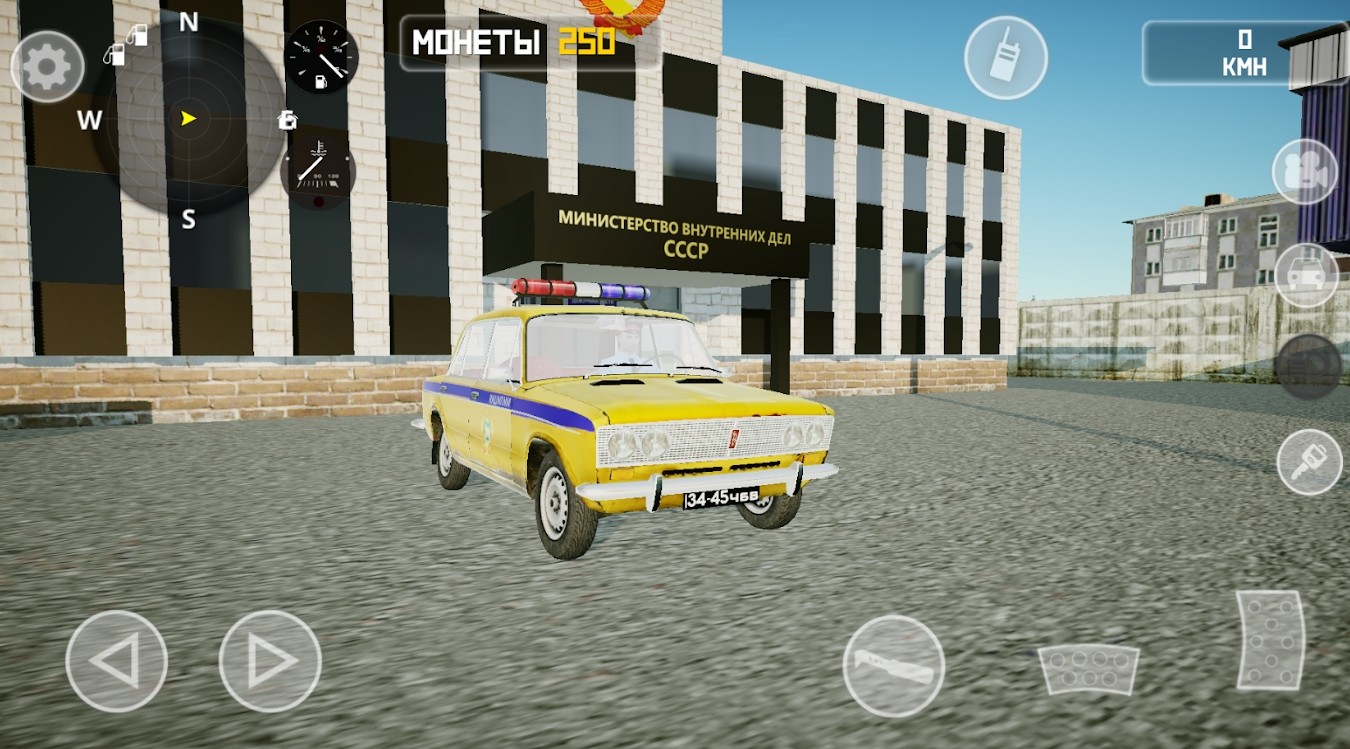Viewport: 1350px width, 749px height.
Task: Tap the yellow player arrow on the minimap
Action: pyautogui.click(x=188, y=118)
